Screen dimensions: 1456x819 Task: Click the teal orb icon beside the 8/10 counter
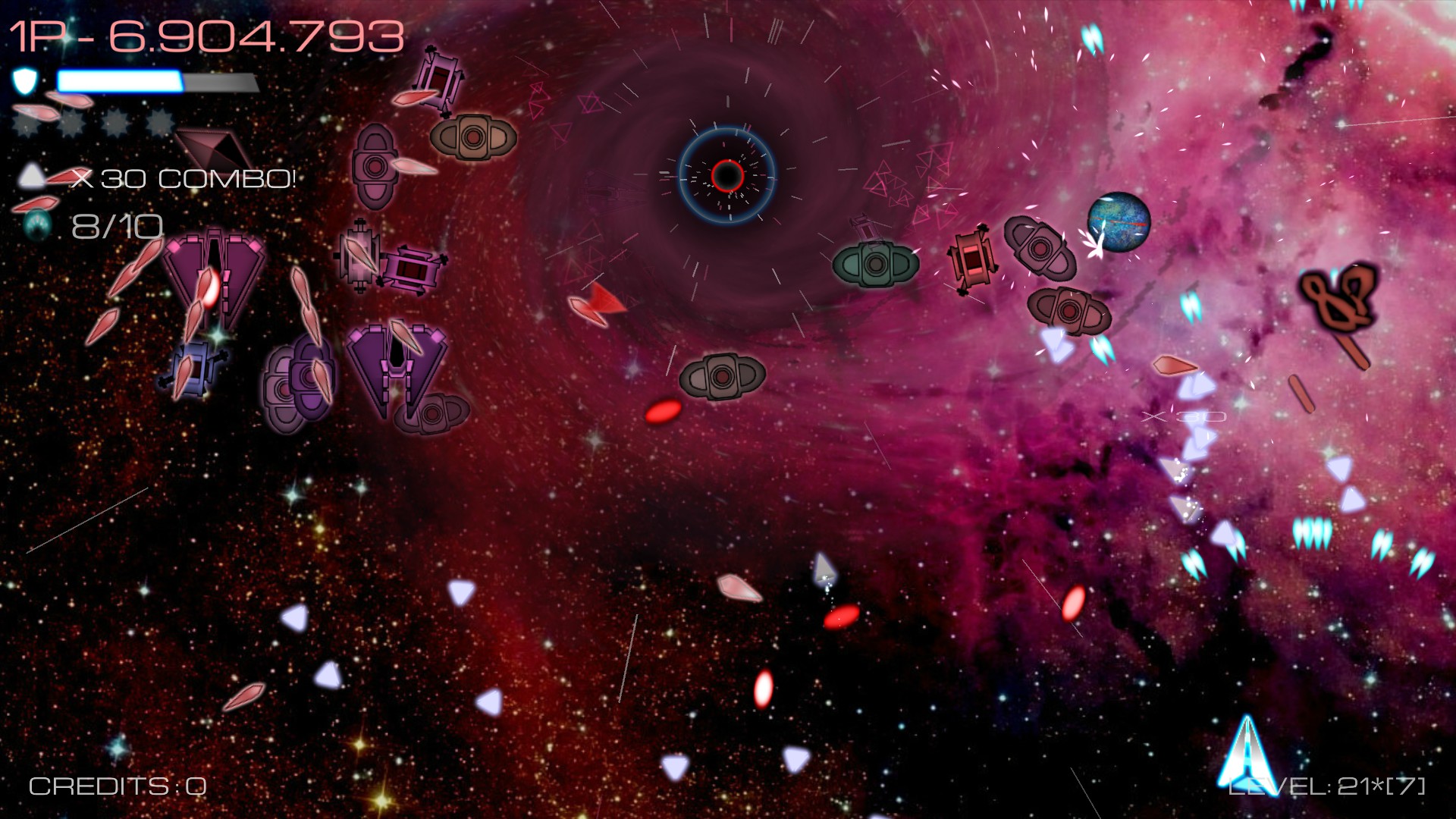point(37,224)
